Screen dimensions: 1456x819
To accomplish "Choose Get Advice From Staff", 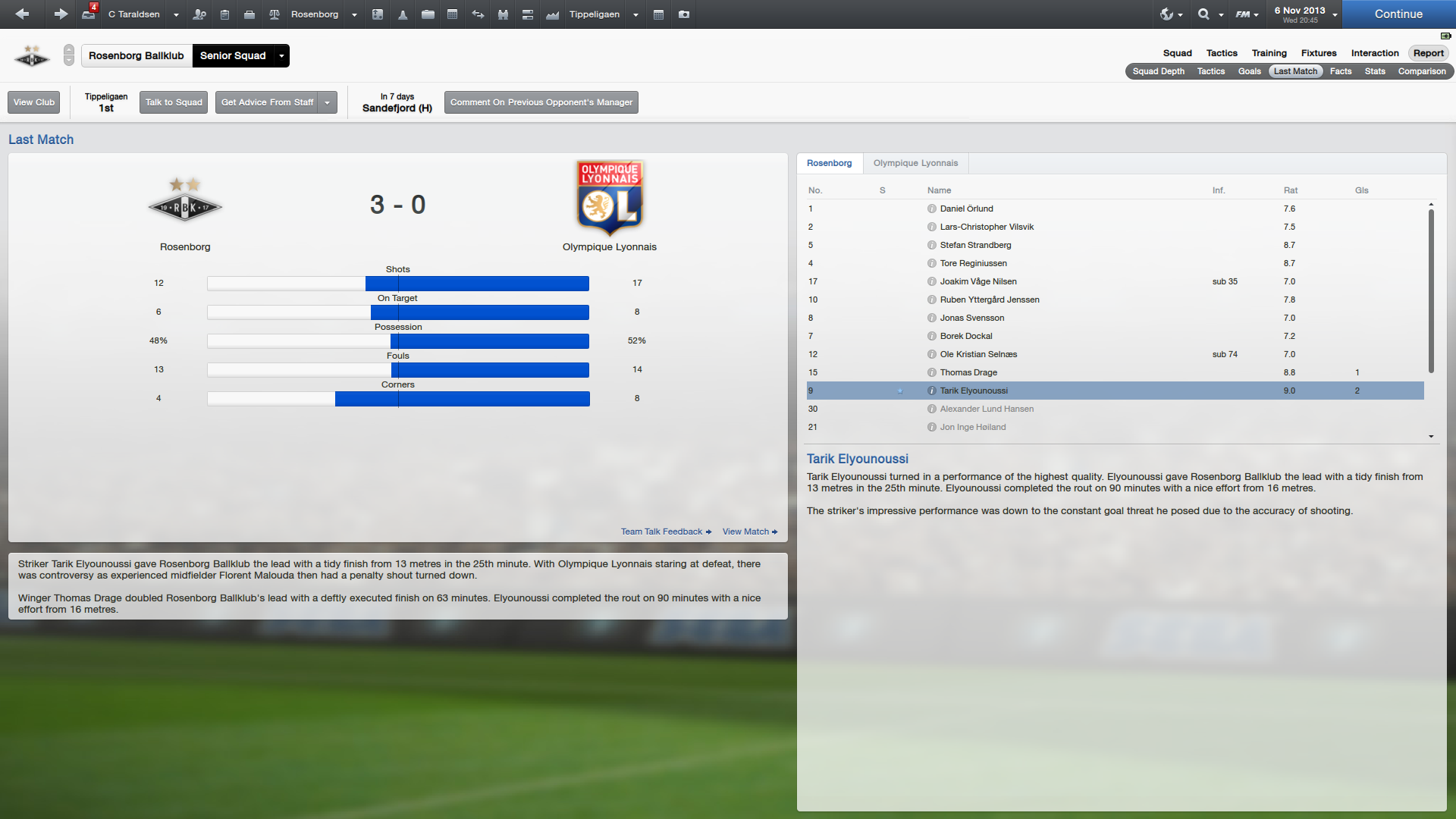I will (x=267, y=102).
